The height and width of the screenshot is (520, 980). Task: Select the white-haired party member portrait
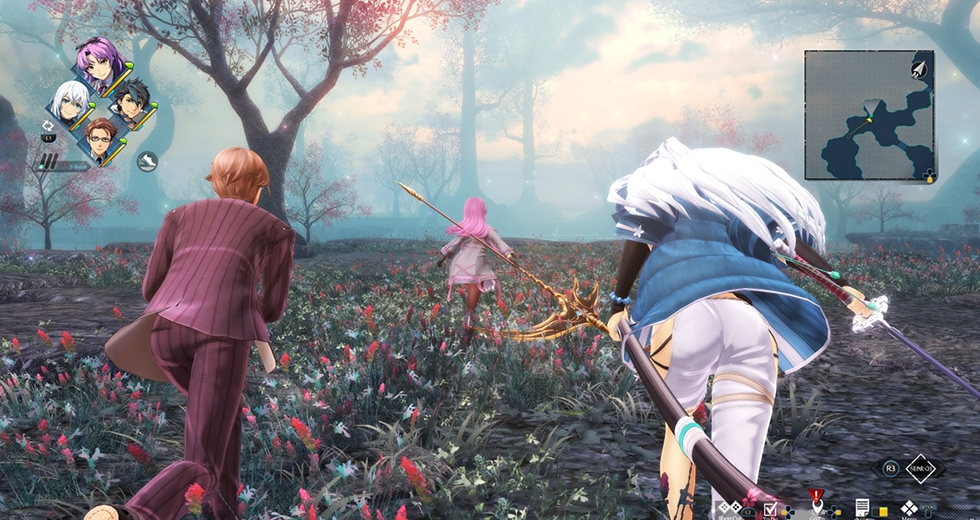(x=70, y=103)
